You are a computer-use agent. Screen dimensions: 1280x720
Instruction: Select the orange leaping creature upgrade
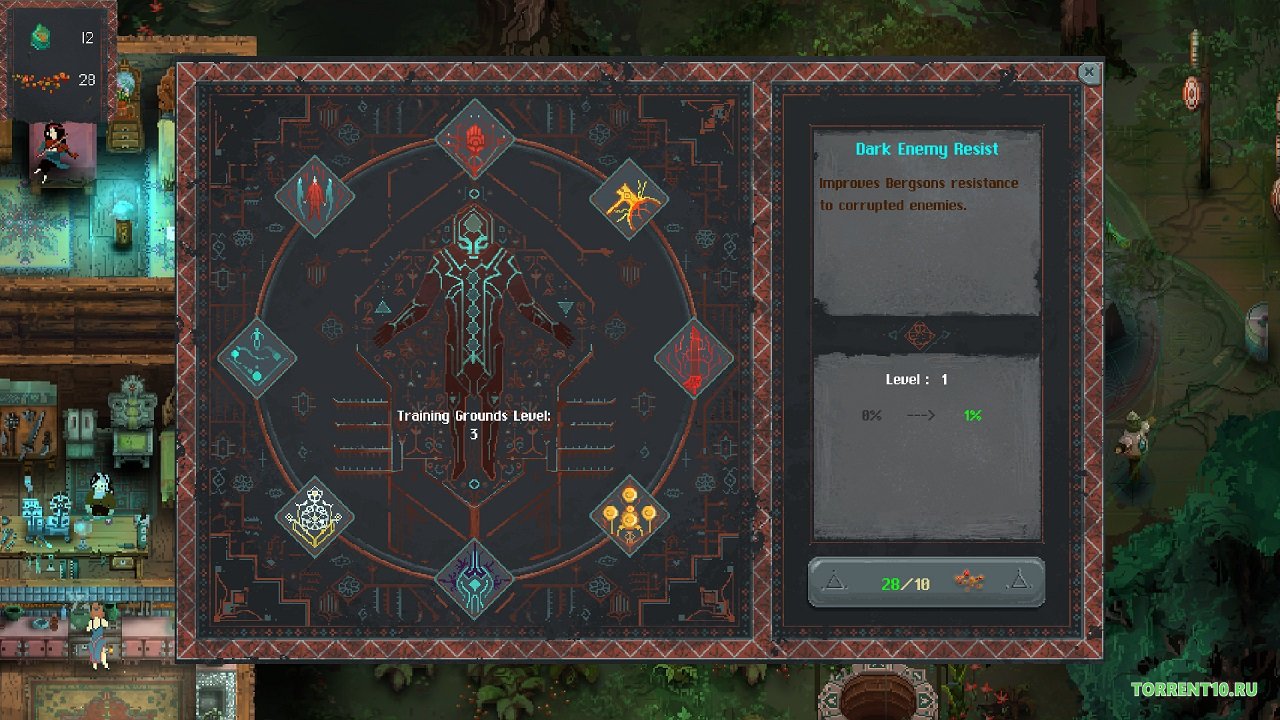(x=628, y=197)
